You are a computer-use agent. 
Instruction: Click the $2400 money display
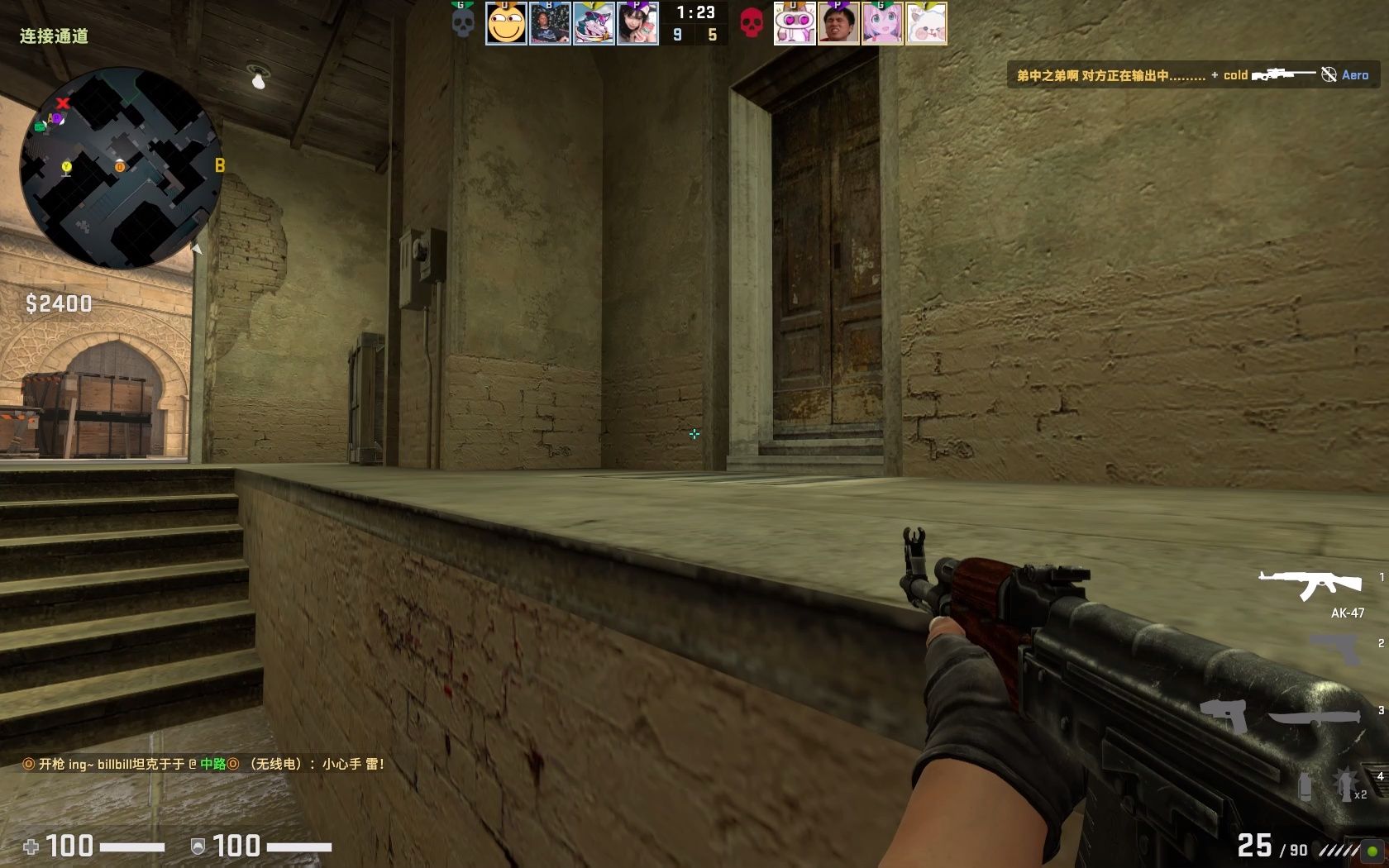(x=58, y=303)
